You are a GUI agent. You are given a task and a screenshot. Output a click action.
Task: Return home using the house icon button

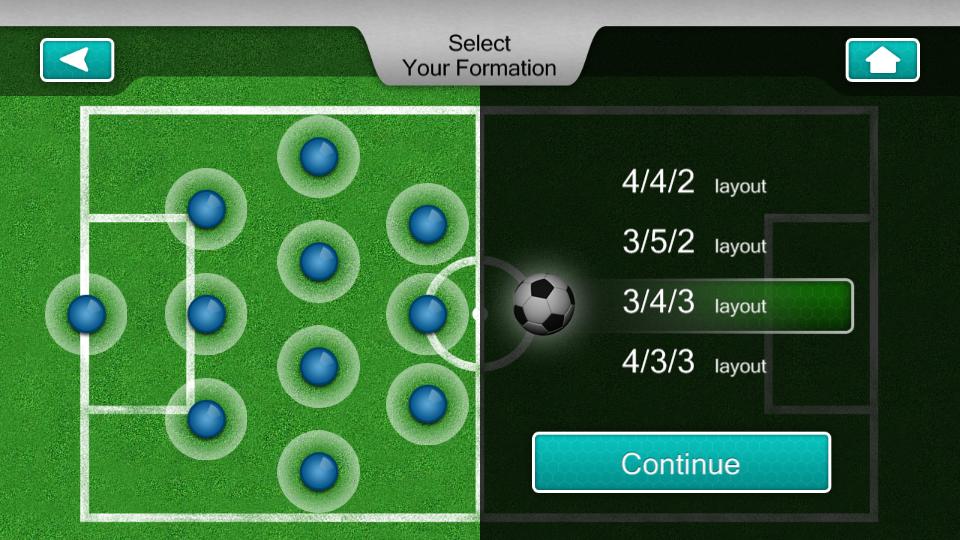(x=882, y=60)
